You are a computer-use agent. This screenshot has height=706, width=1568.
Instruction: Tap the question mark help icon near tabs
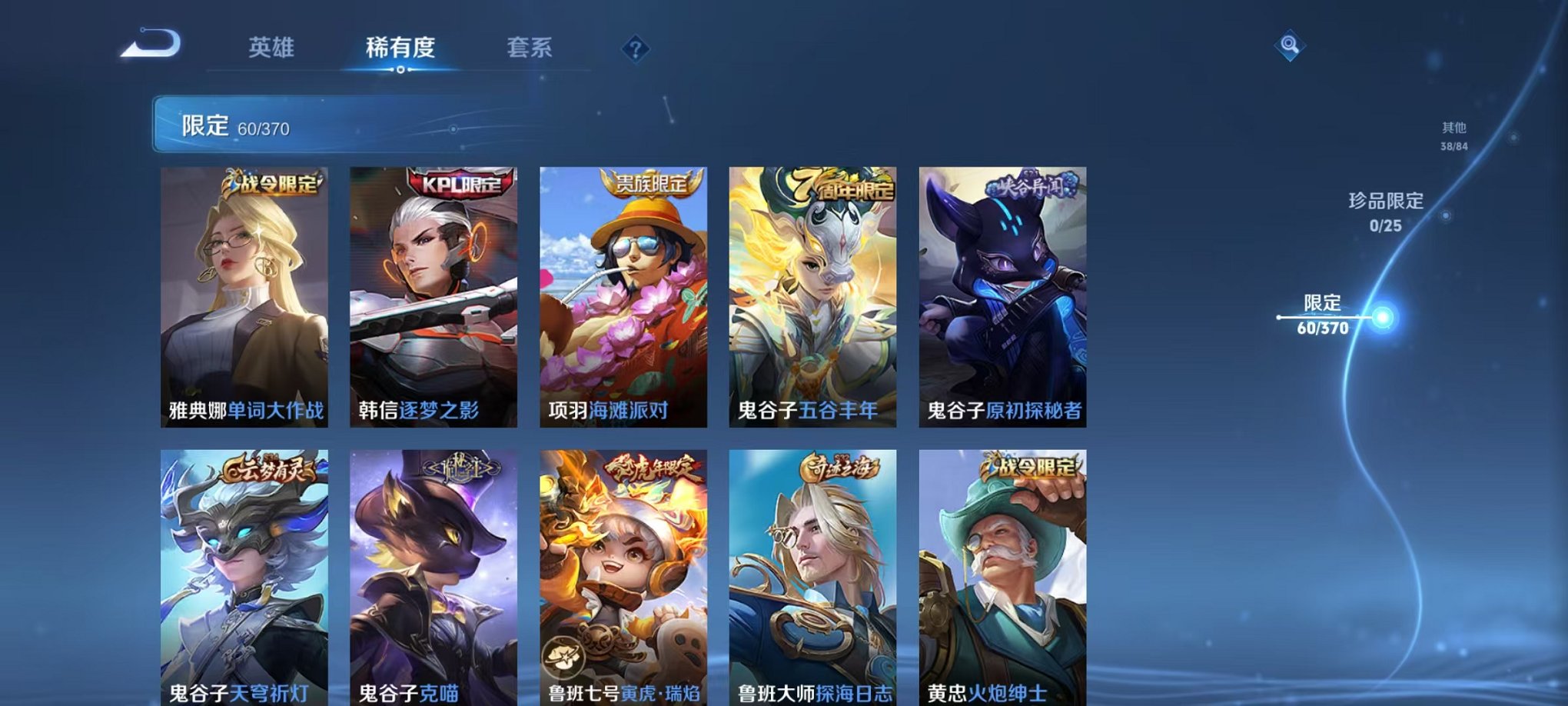(x=634, y=48)
